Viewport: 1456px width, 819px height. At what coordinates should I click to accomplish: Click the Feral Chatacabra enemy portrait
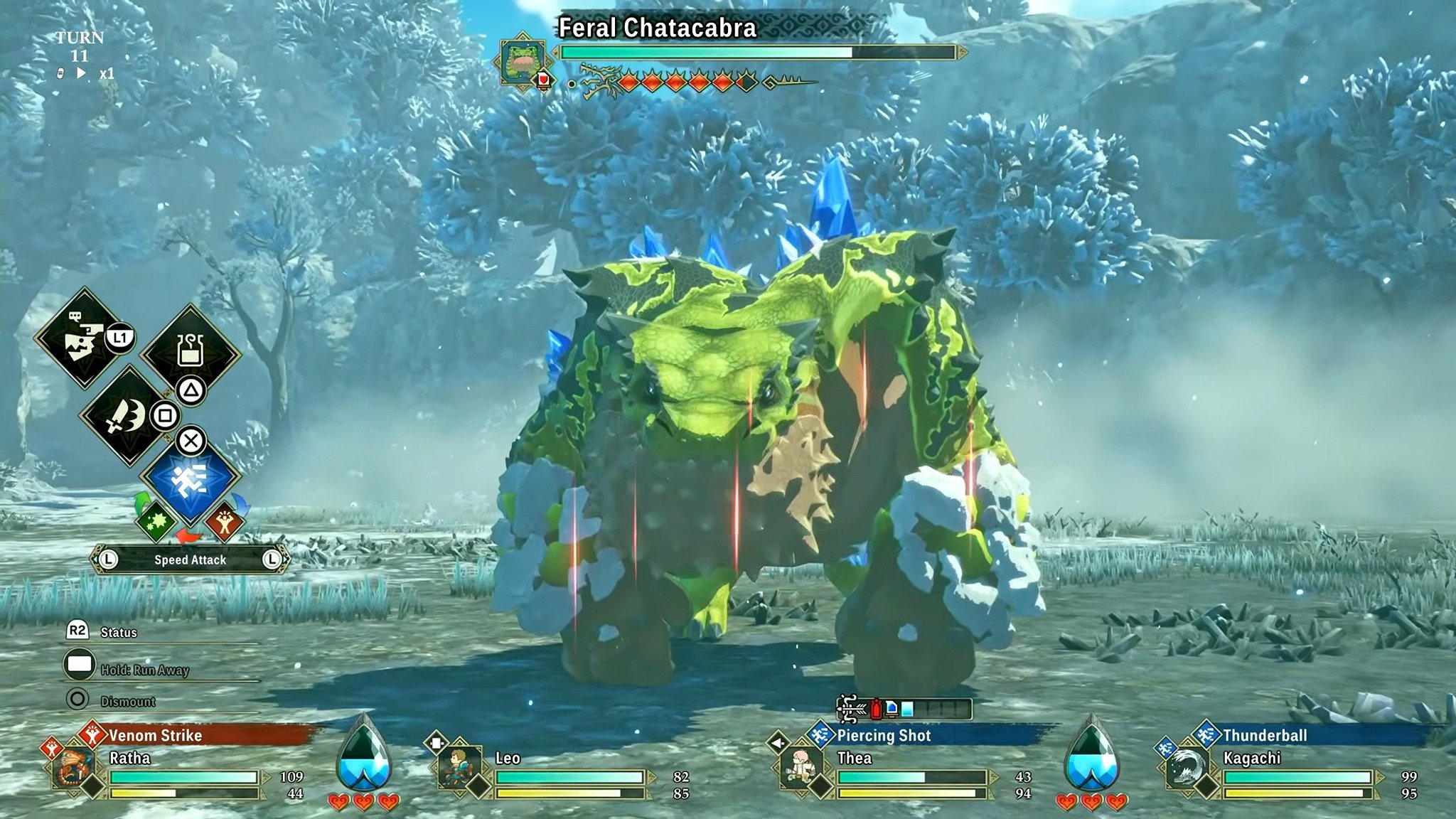pyautogui.click(x=523, y=61)
